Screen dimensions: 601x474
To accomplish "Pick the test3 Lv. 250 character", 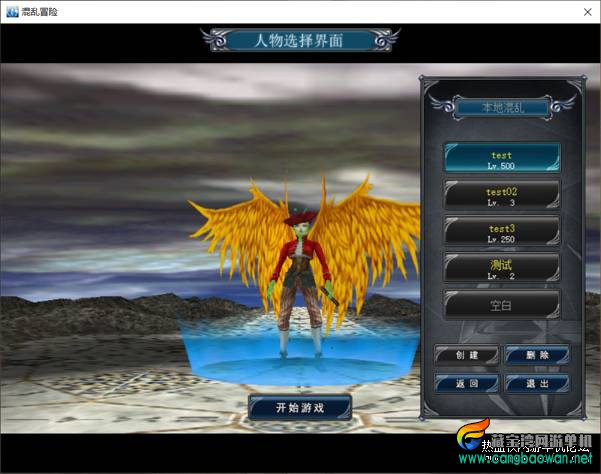I will pyautogui.click(x=502, y=231).
